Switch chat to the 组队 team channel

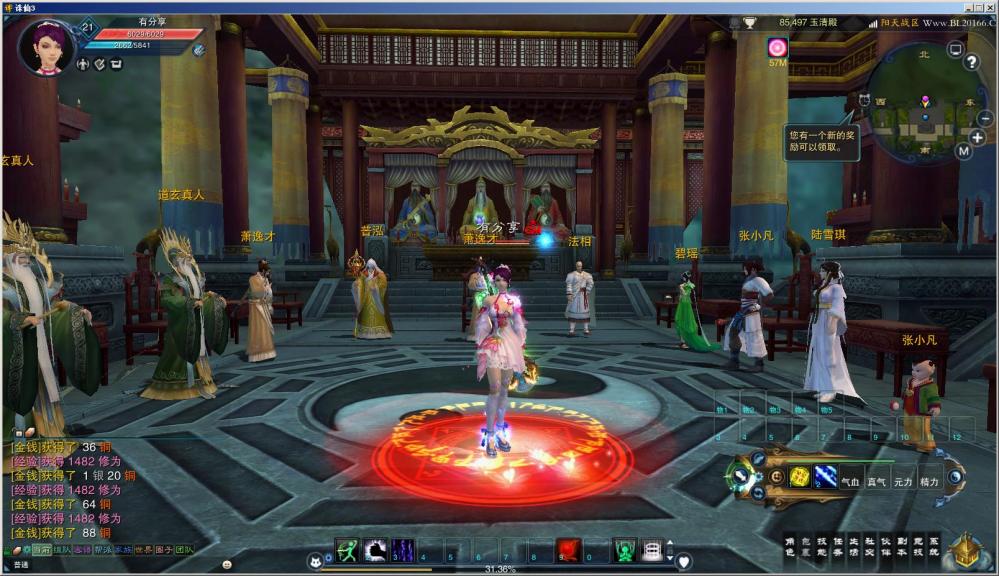62,550
